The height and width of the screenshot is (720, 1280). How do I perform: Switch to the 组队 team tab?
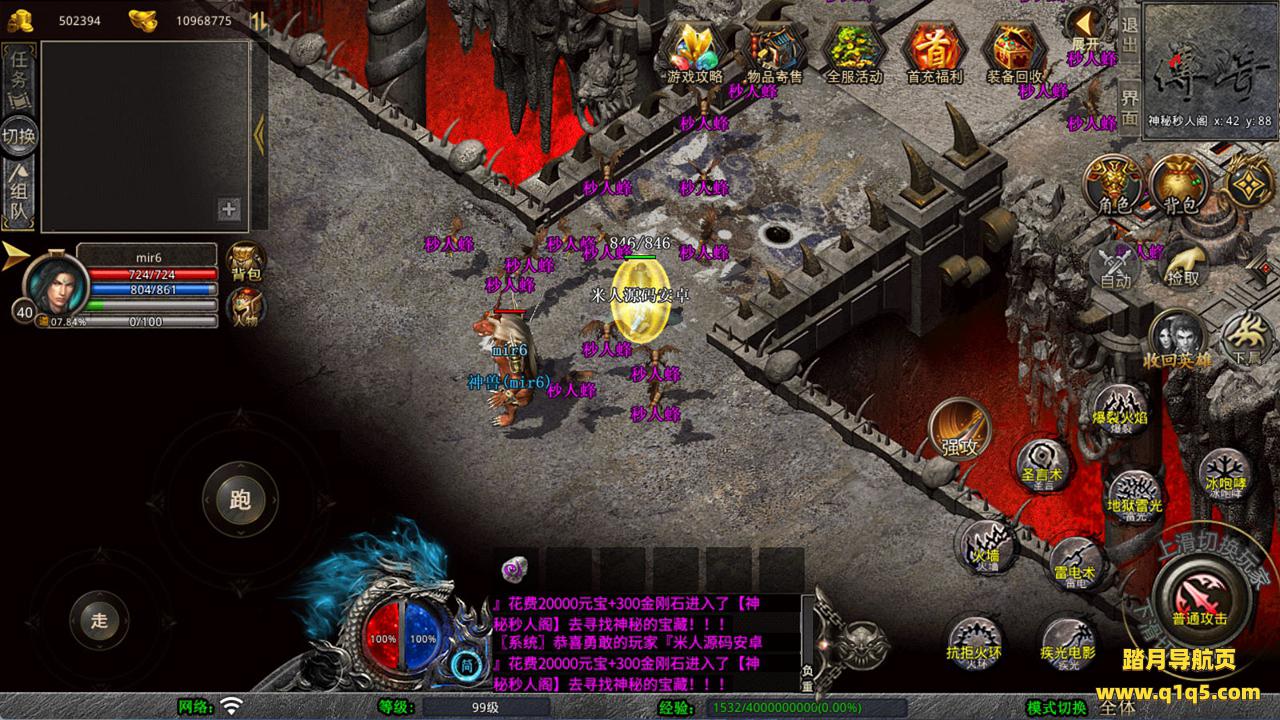19,196
